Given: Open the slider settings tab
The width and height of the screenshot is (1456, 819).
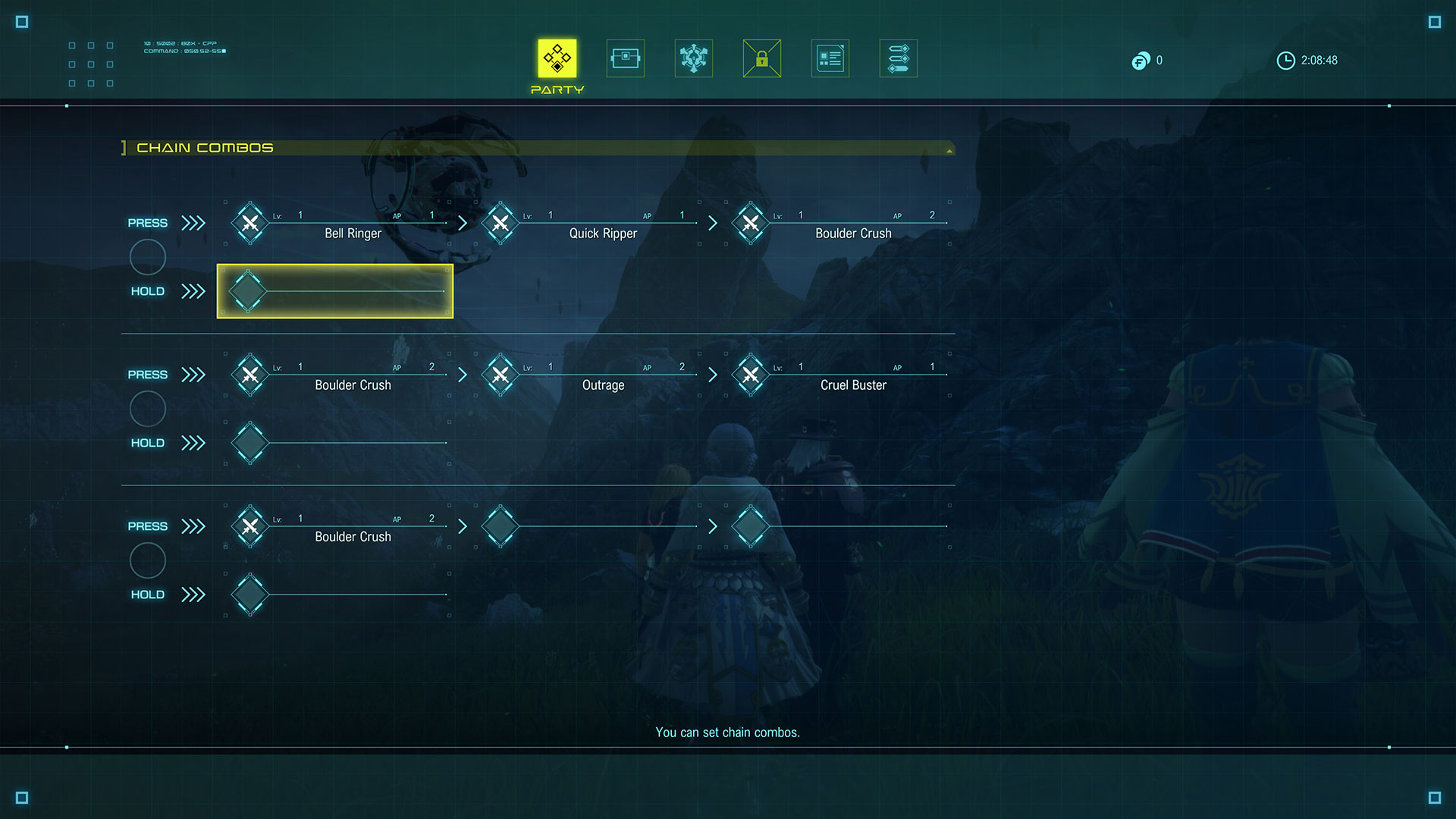Looking at the screenshot, I should click(899, 58).
